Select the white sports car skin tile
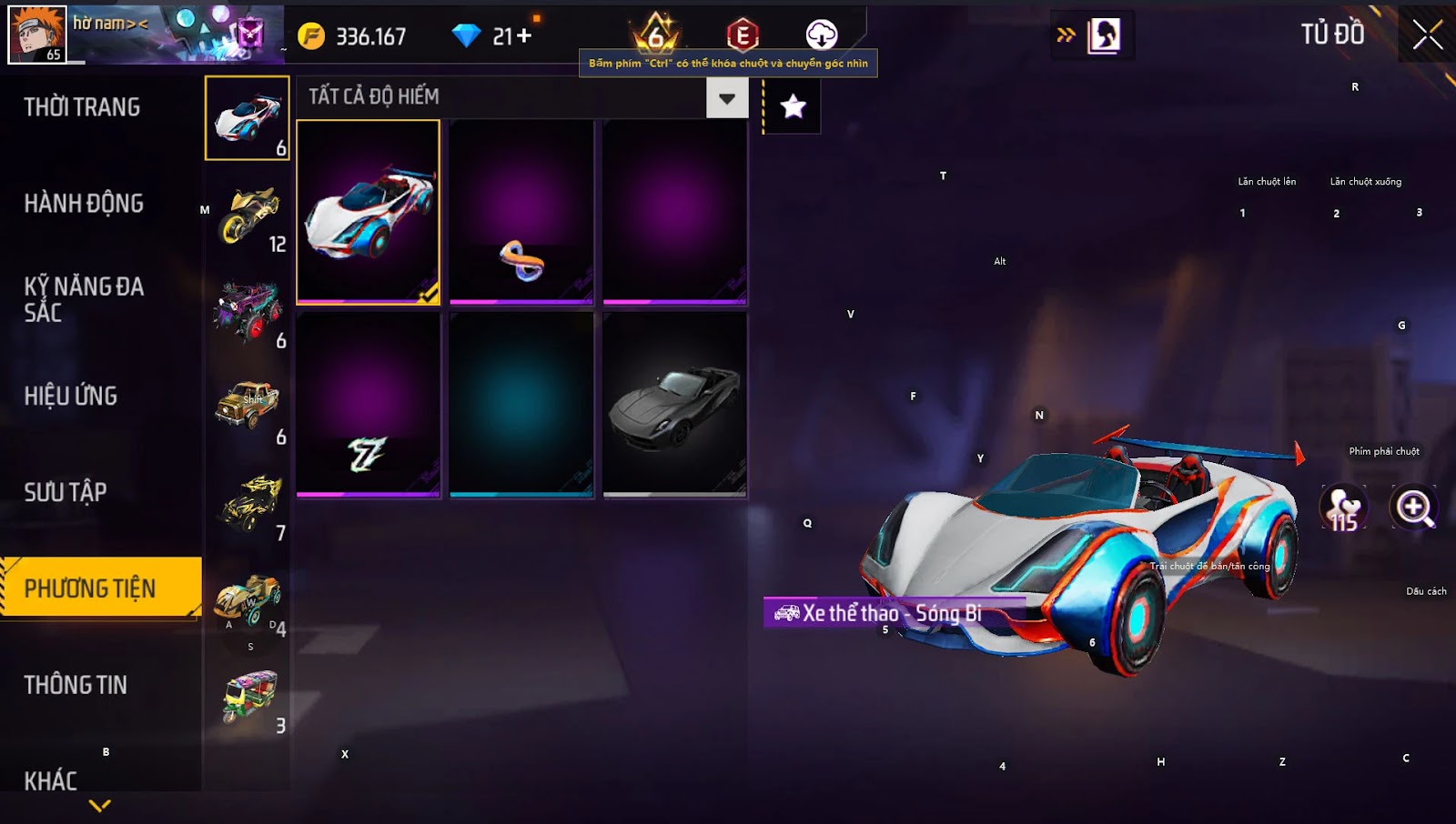Viewport: 1456px width, 824px height. (369, 211)
